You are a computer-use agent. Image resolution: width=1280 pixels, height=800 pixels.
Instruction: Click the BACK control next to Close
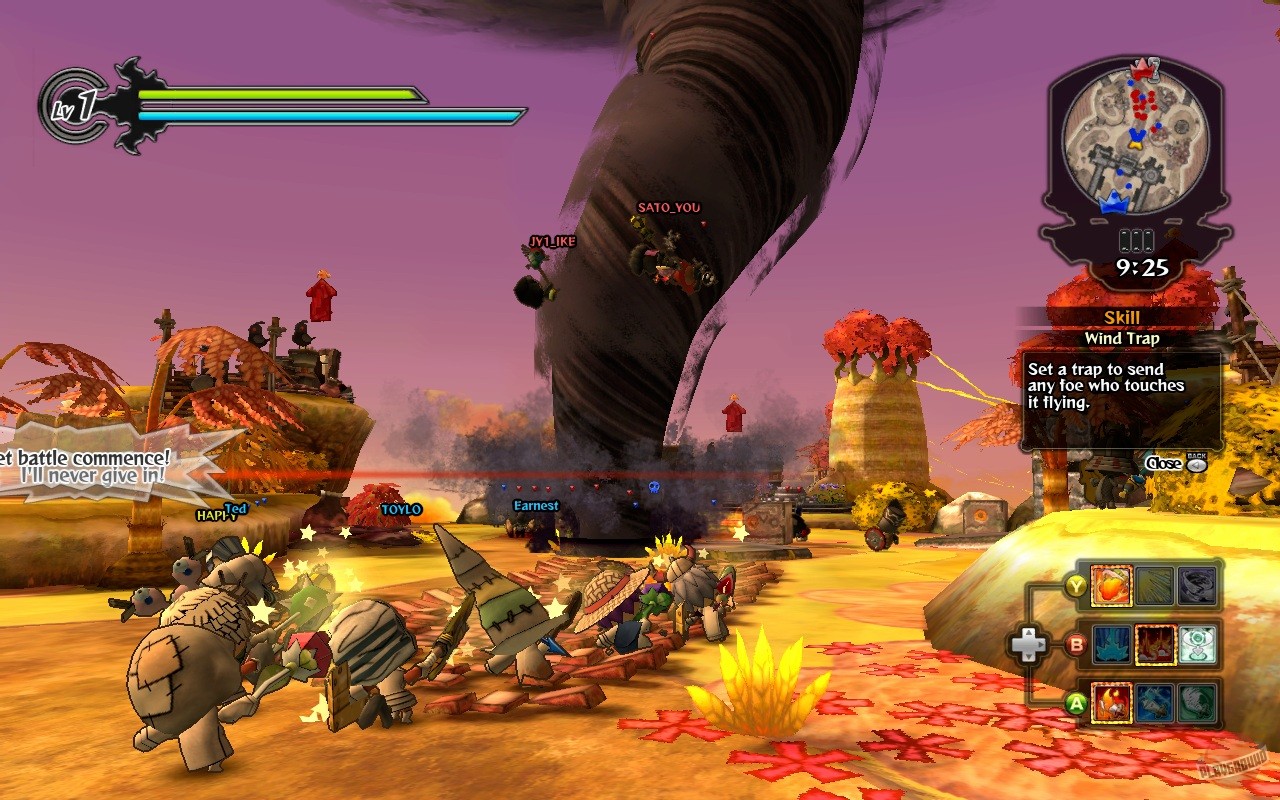pyautogui.click(x=1198, y=462)
